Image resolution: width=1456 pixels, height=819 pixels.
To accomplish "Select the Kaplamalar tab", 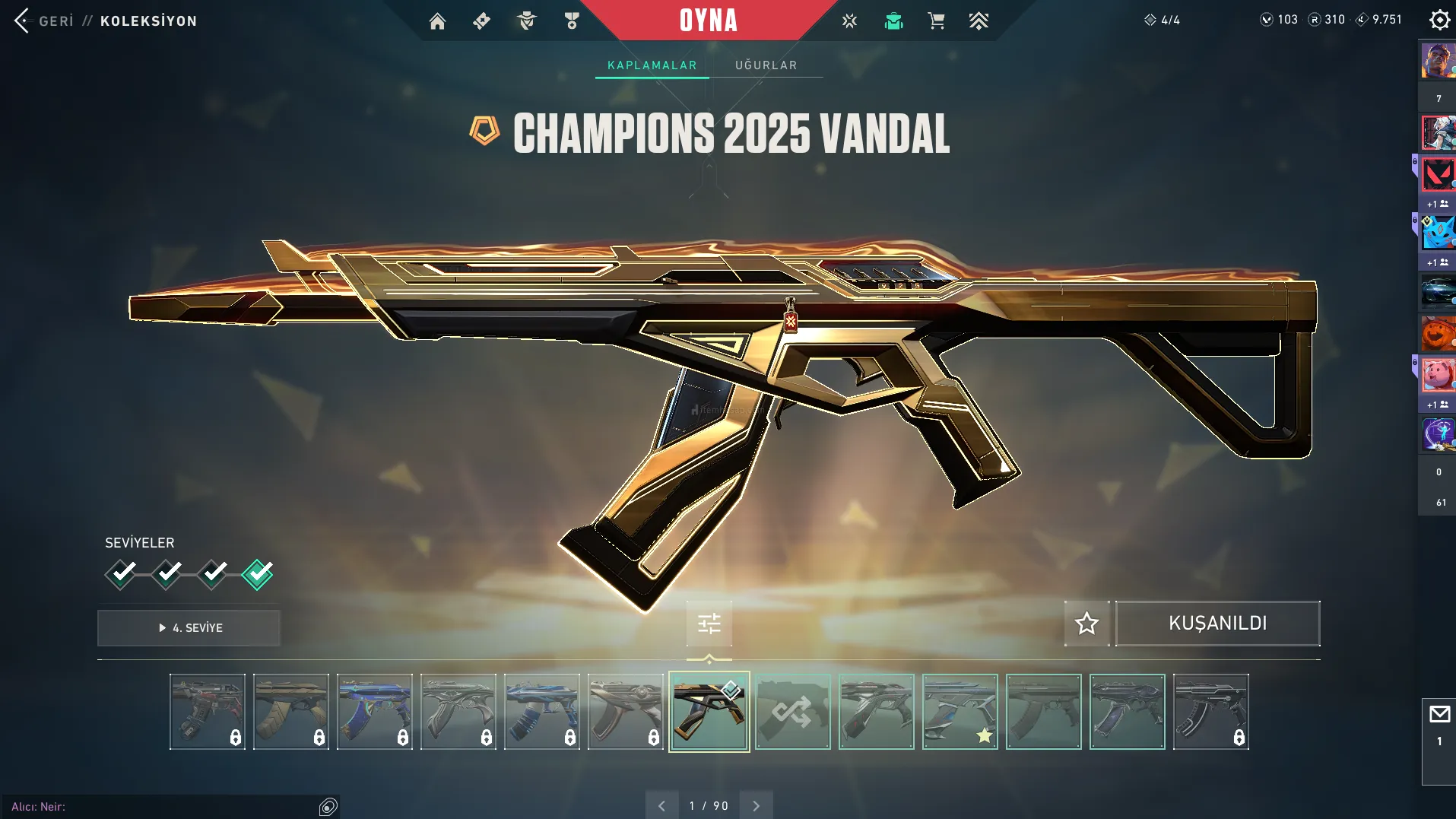I will [652, 65].
